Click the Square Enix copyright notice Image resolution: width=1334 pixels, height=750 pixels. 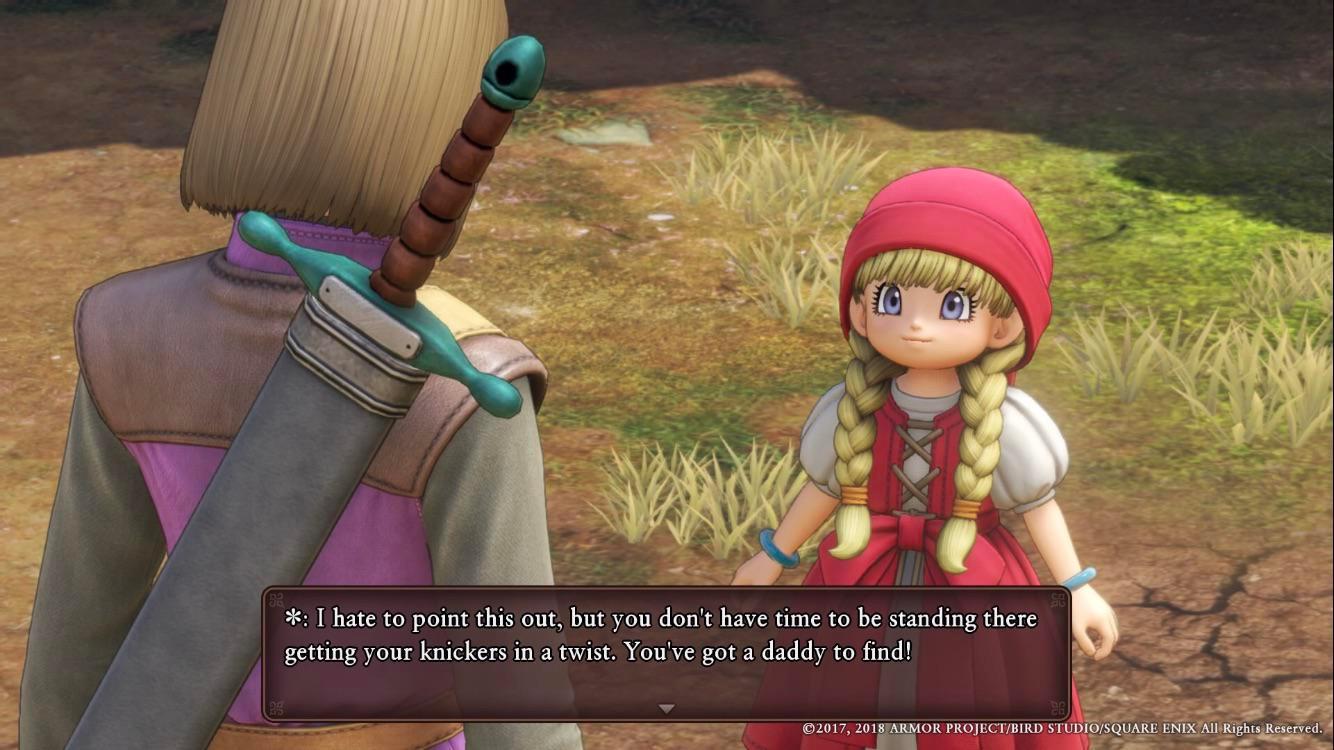pyautogui.click(x=1060, y=731)
